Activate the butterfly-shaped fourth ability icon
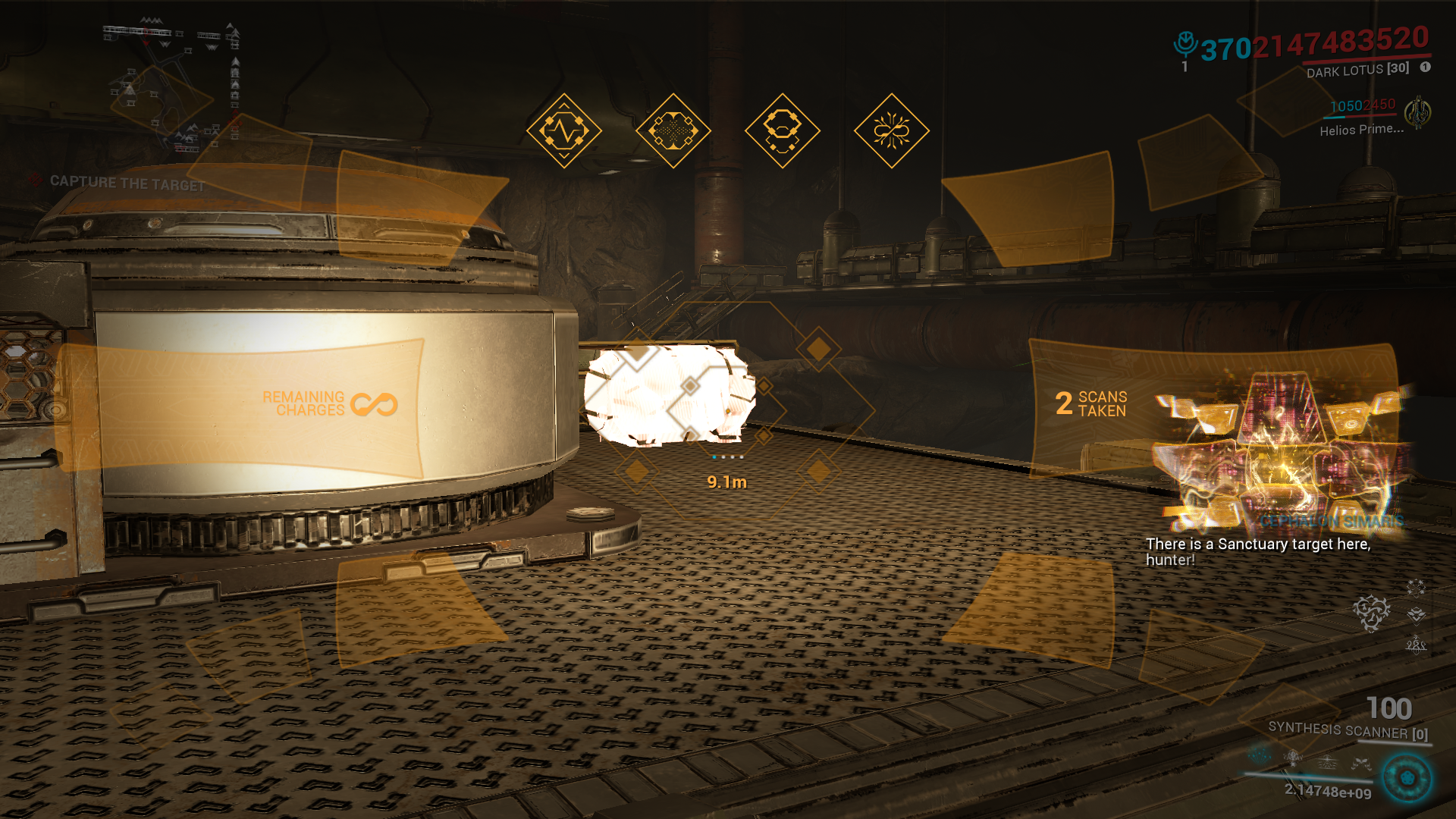This screenshot has height=819, width=1456. coord(1361,764)
